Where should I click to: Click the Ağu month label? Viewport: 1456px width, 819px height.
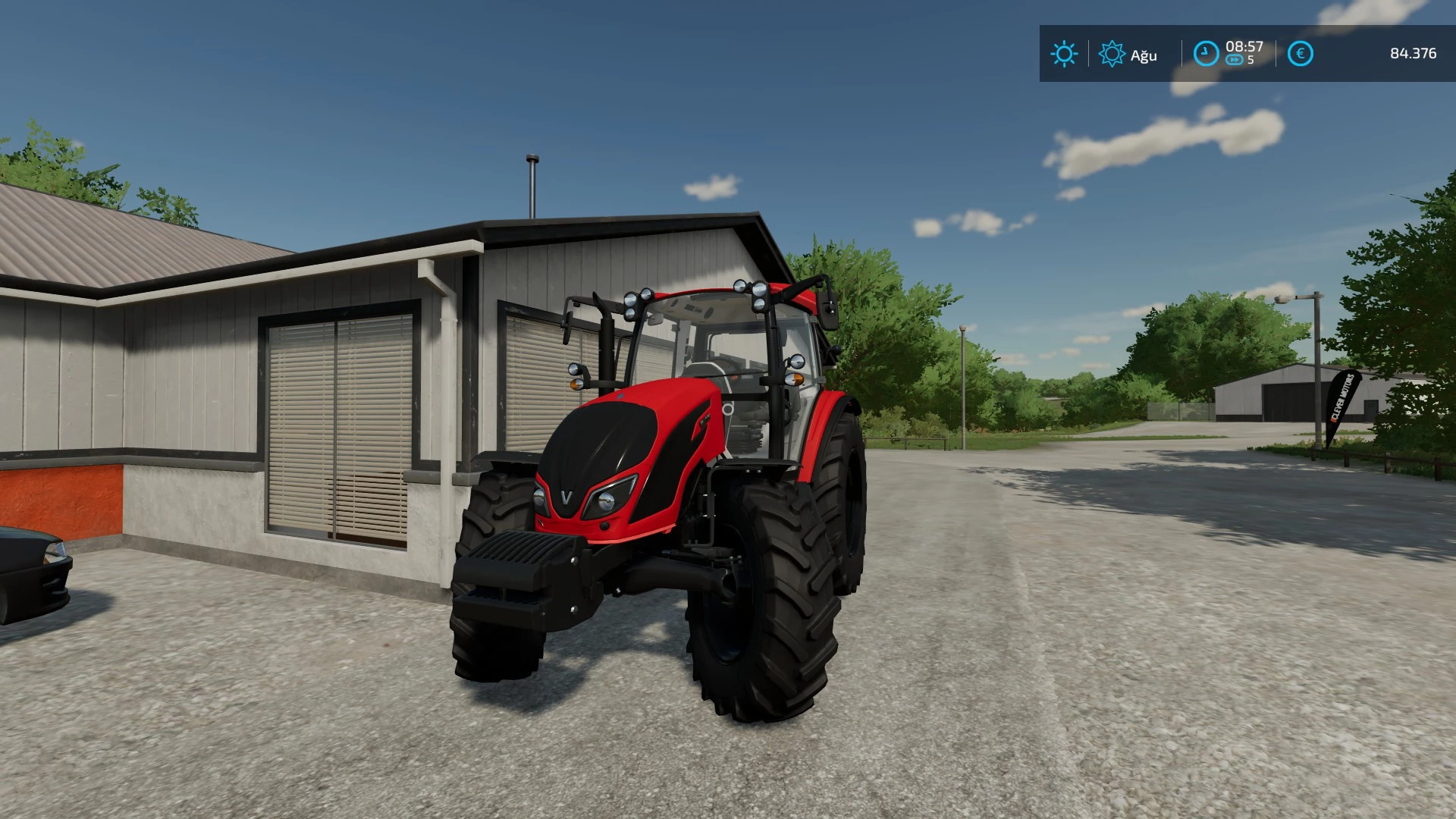[1144, 55]
